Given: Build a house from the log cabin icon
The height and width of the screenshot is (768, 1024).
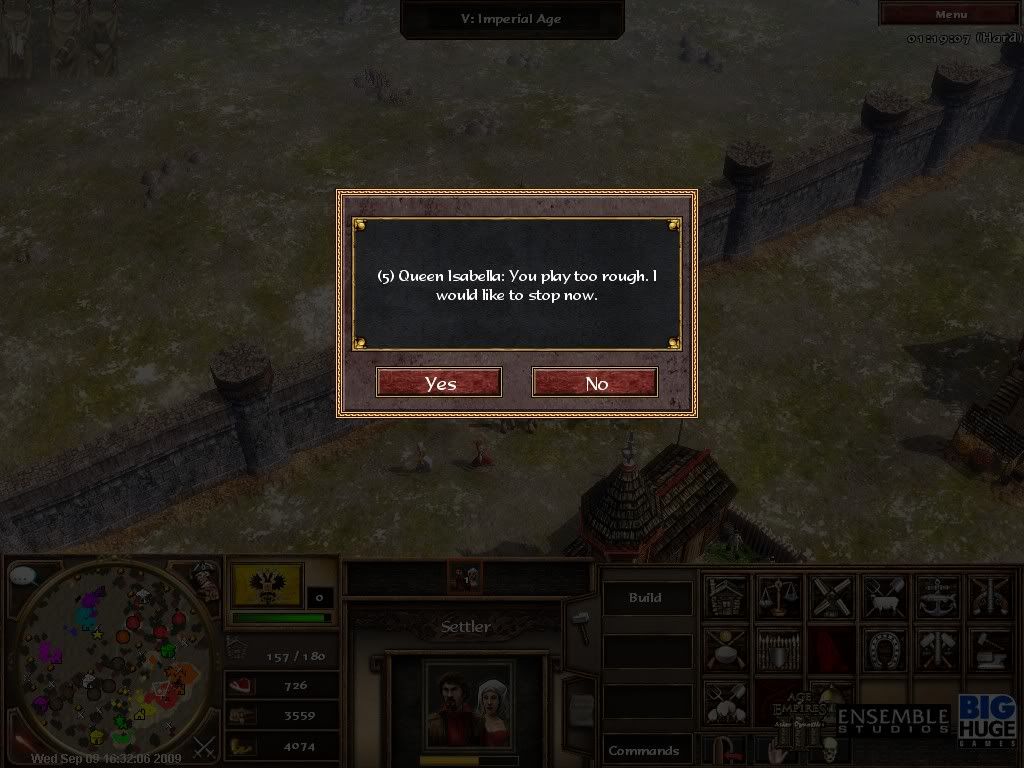Looking at the screenshot, I should 726,596.
